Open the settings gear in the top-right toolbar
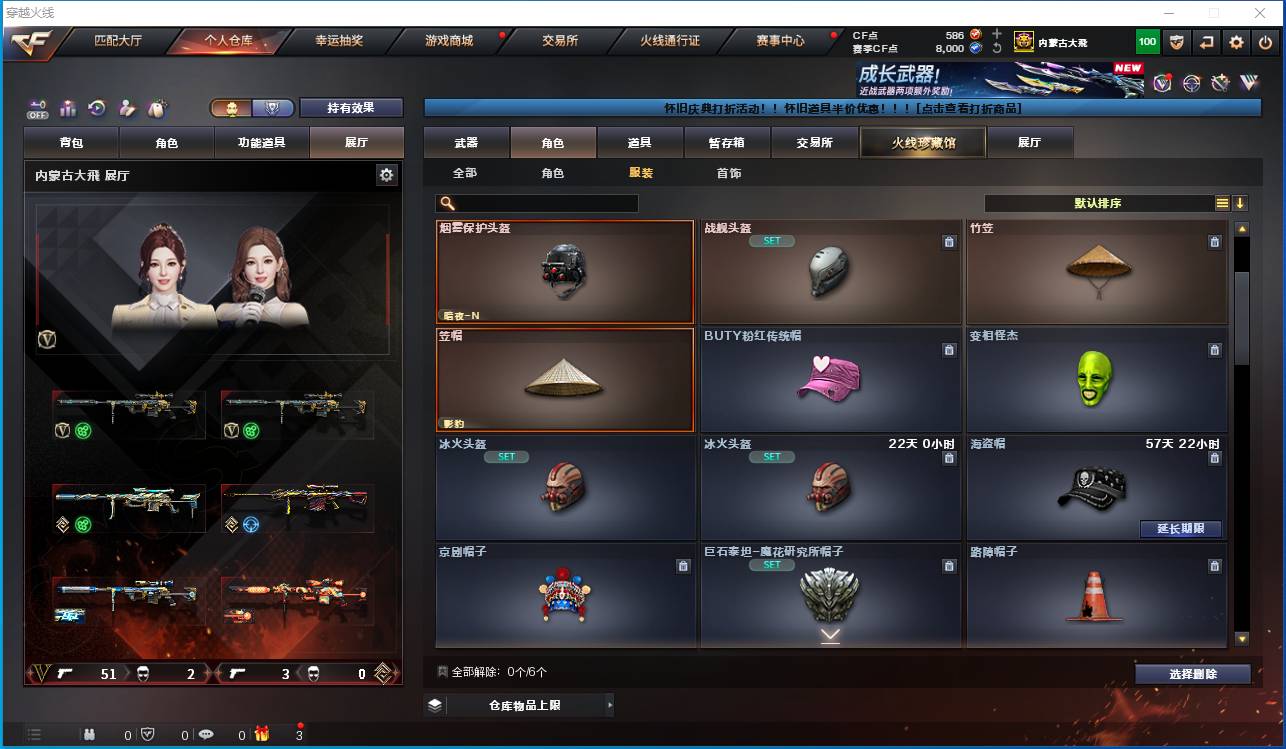Screen dimensions: 1286x749 pos(1235,41)
